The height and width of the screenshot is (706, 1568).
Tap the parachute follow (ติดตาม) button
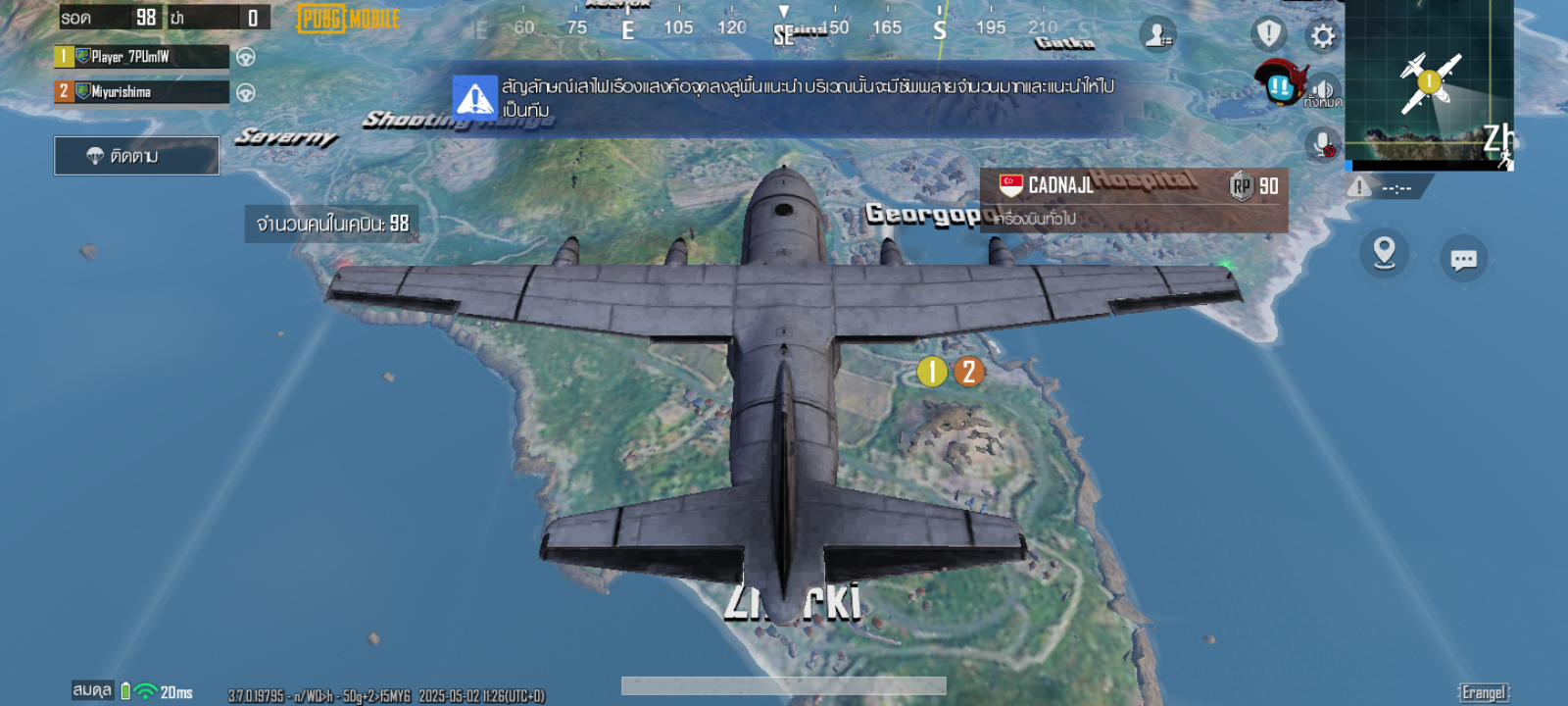coord(136,156)
